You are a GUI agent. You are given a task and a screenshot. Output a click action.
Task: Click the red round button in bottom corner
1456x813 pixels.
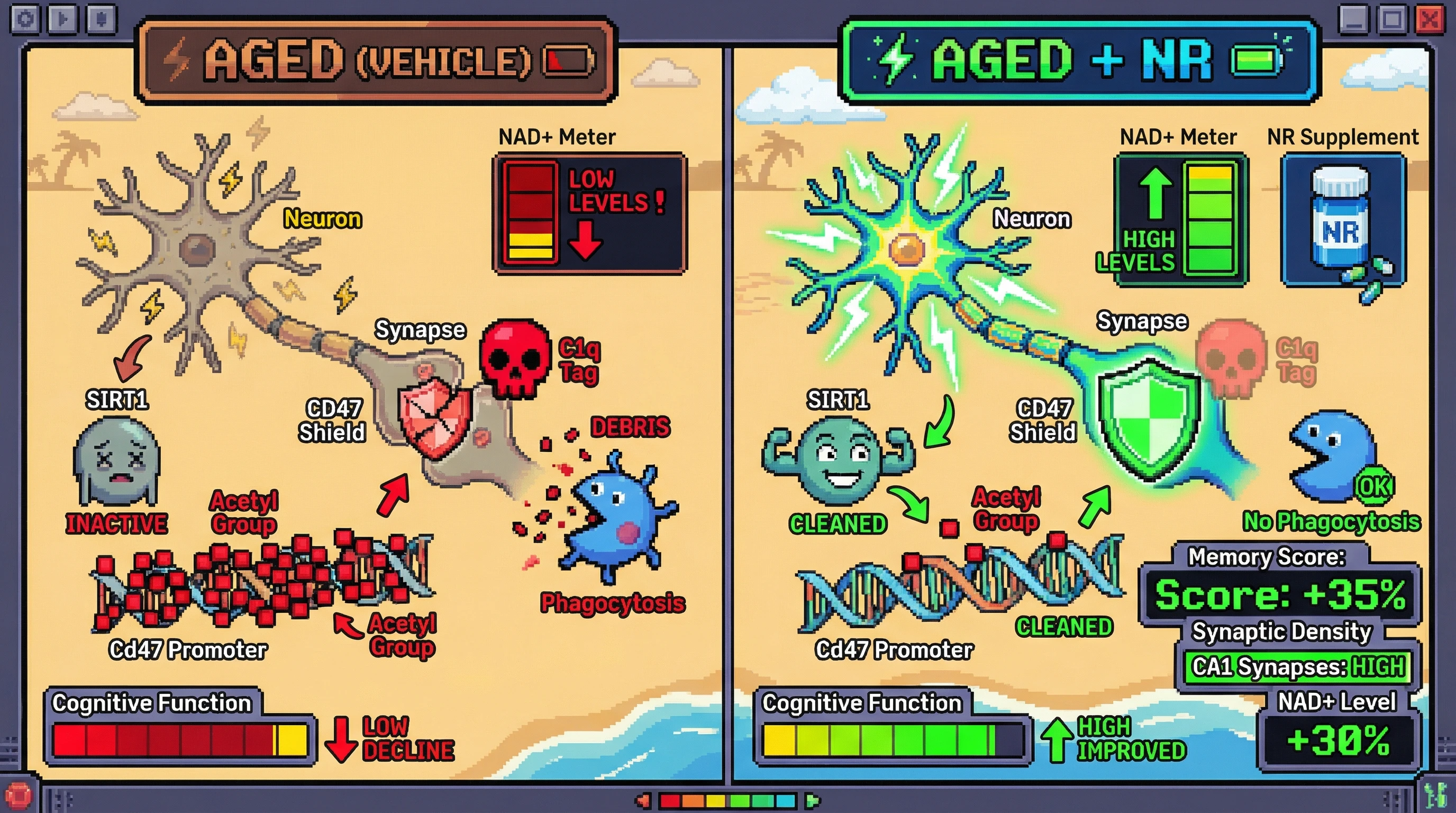(18, 796)
